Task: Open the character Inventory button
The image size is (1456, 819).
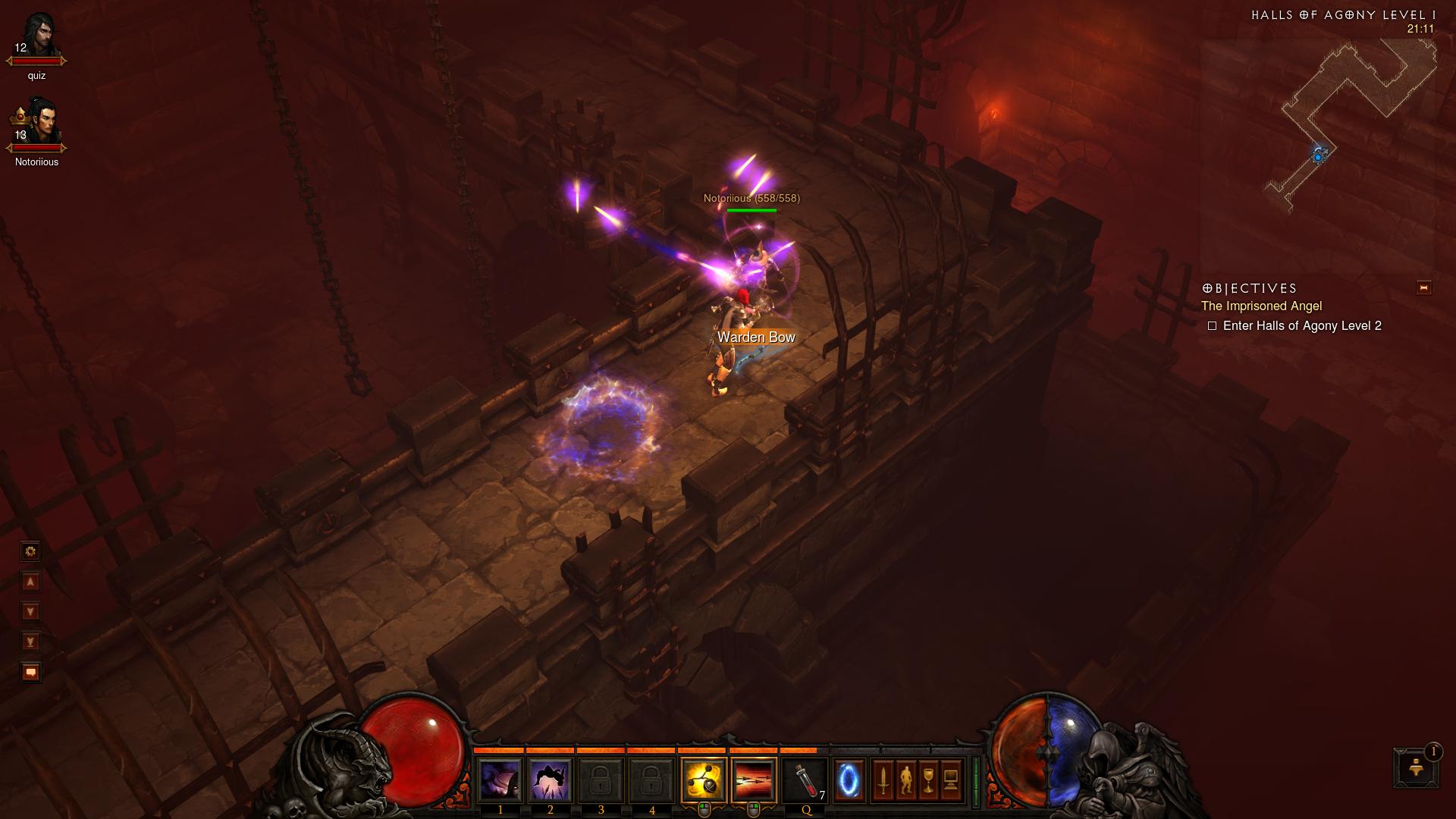Action: pos(905,780)
